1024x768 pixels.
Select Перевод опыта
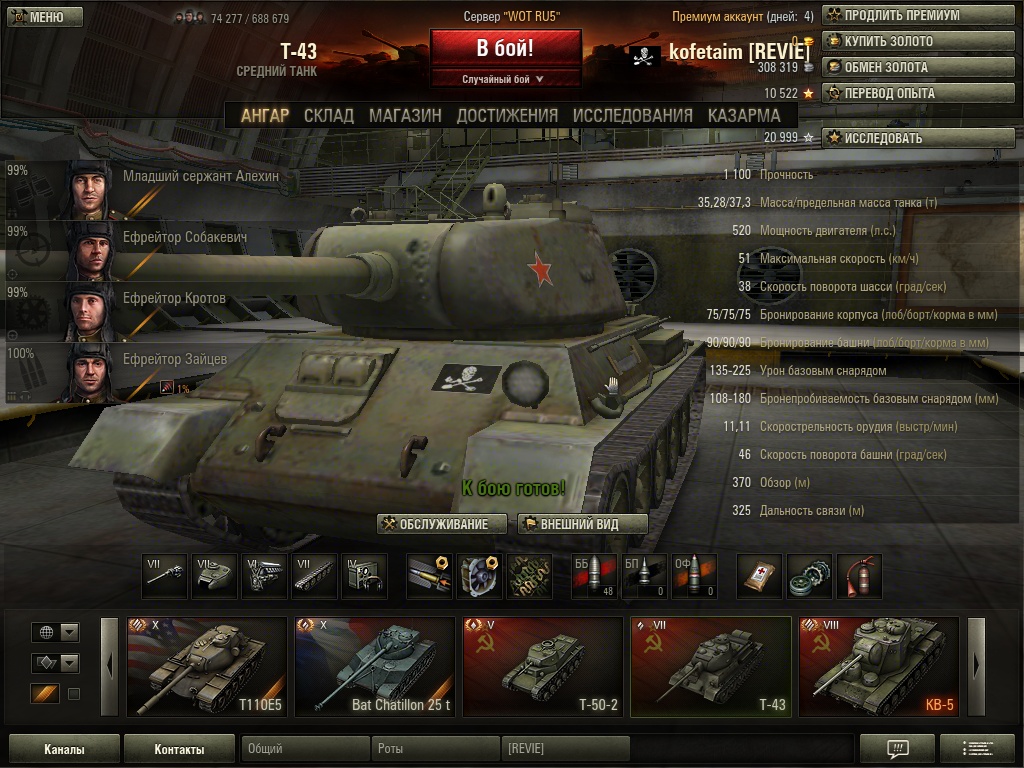tap(917, 94)
